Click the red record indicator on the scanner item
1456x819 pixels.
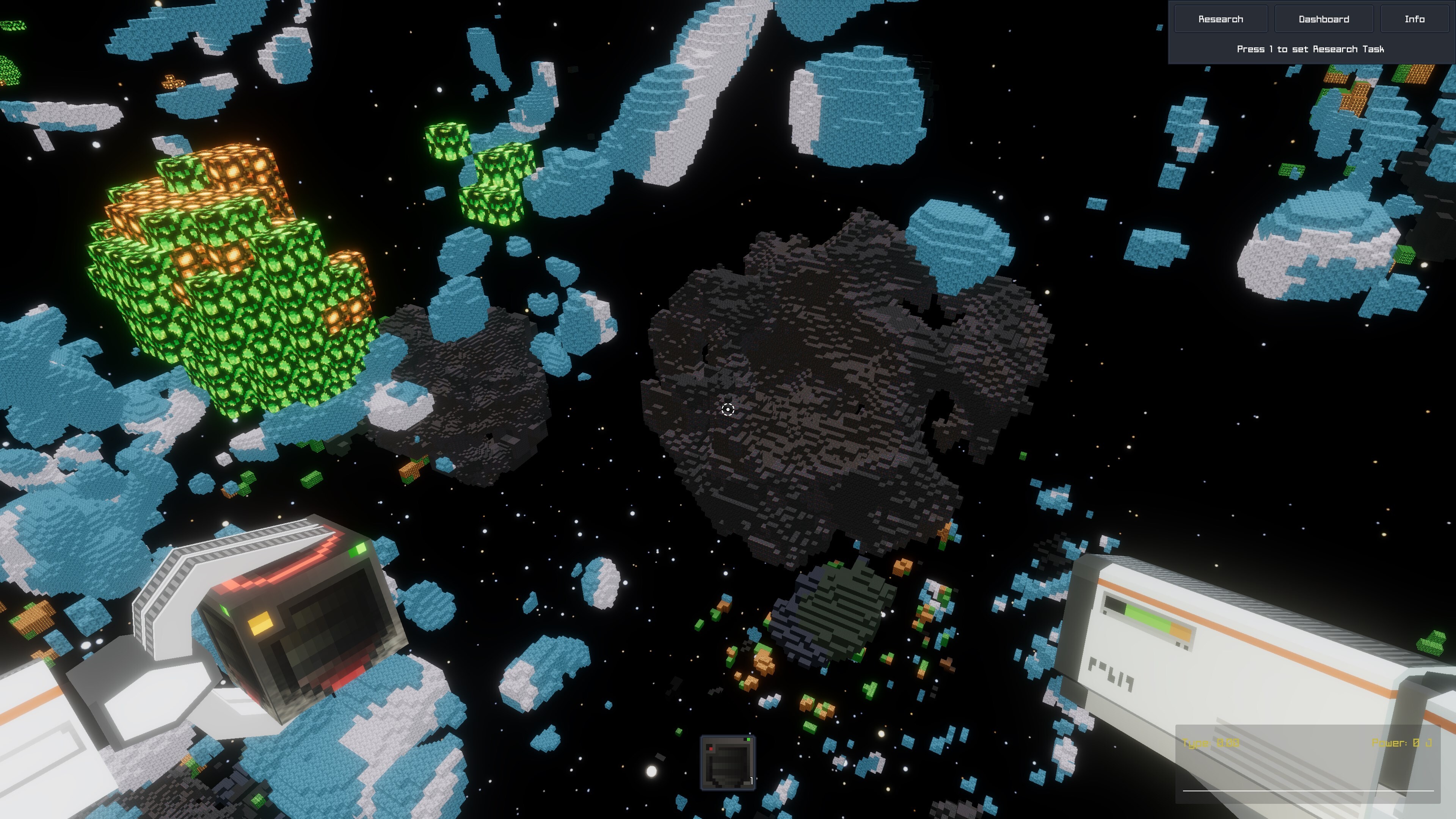pos(711,750)
